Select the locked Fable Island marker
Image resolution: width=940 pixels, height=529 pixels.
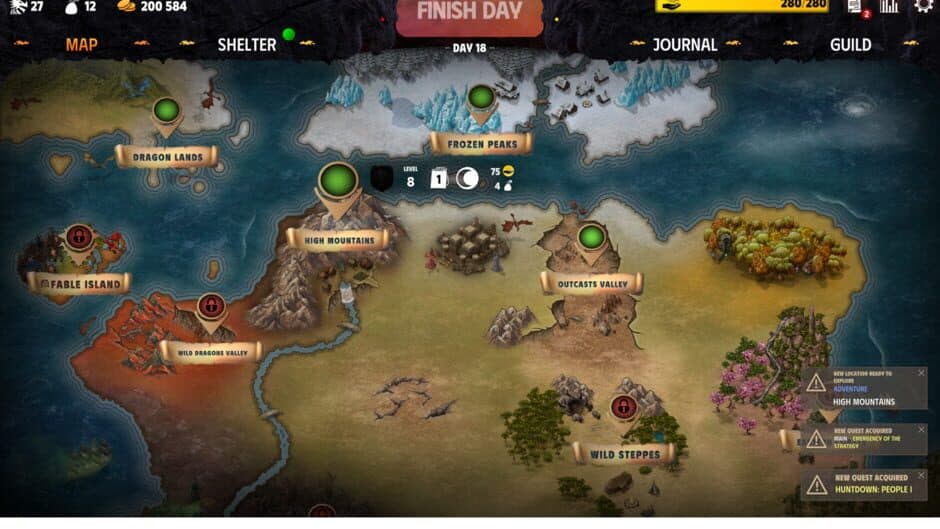tap(79, 239)
